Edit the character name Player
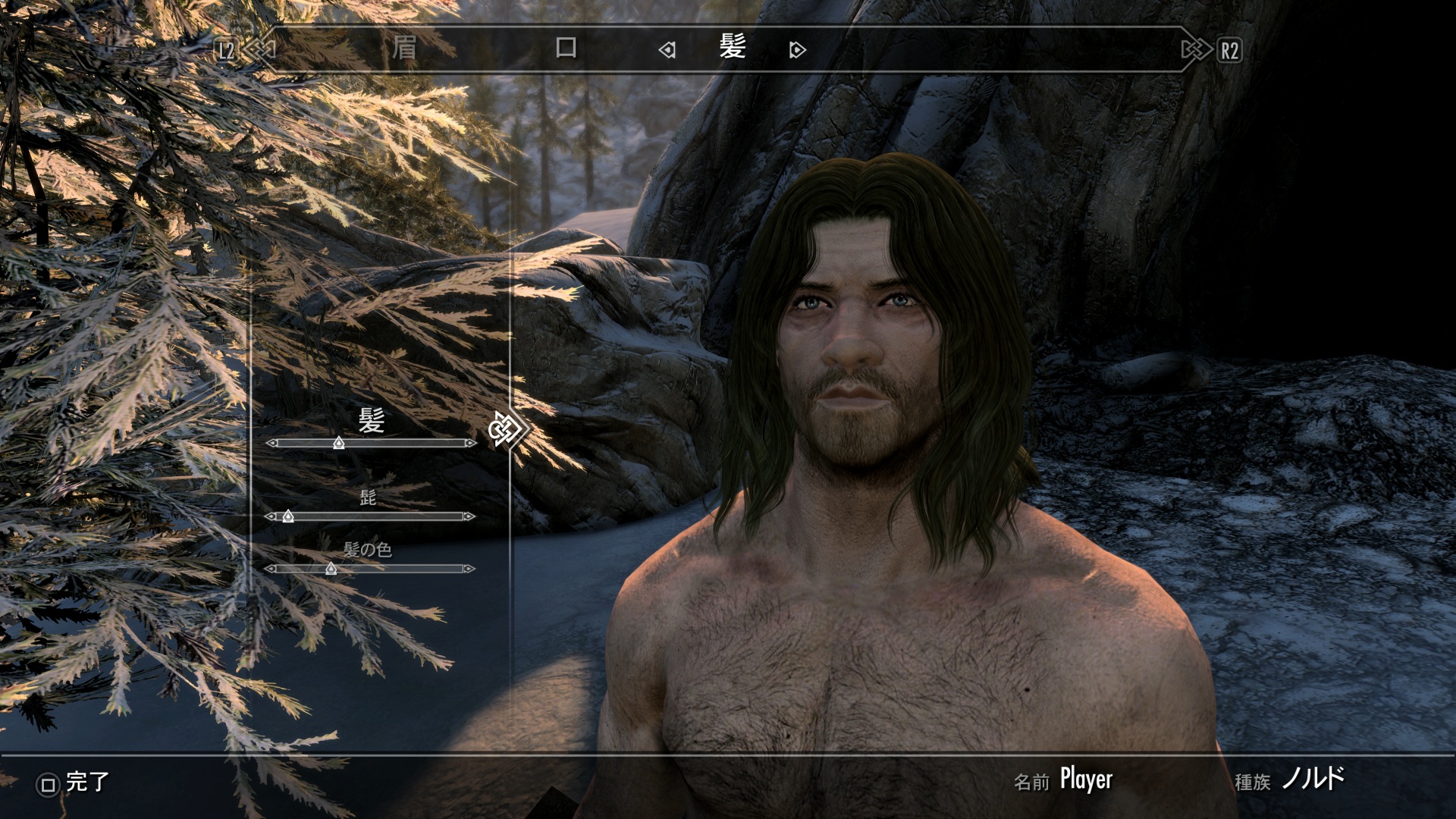This screenshot has width=1456, height=819. click(1086, 780)
